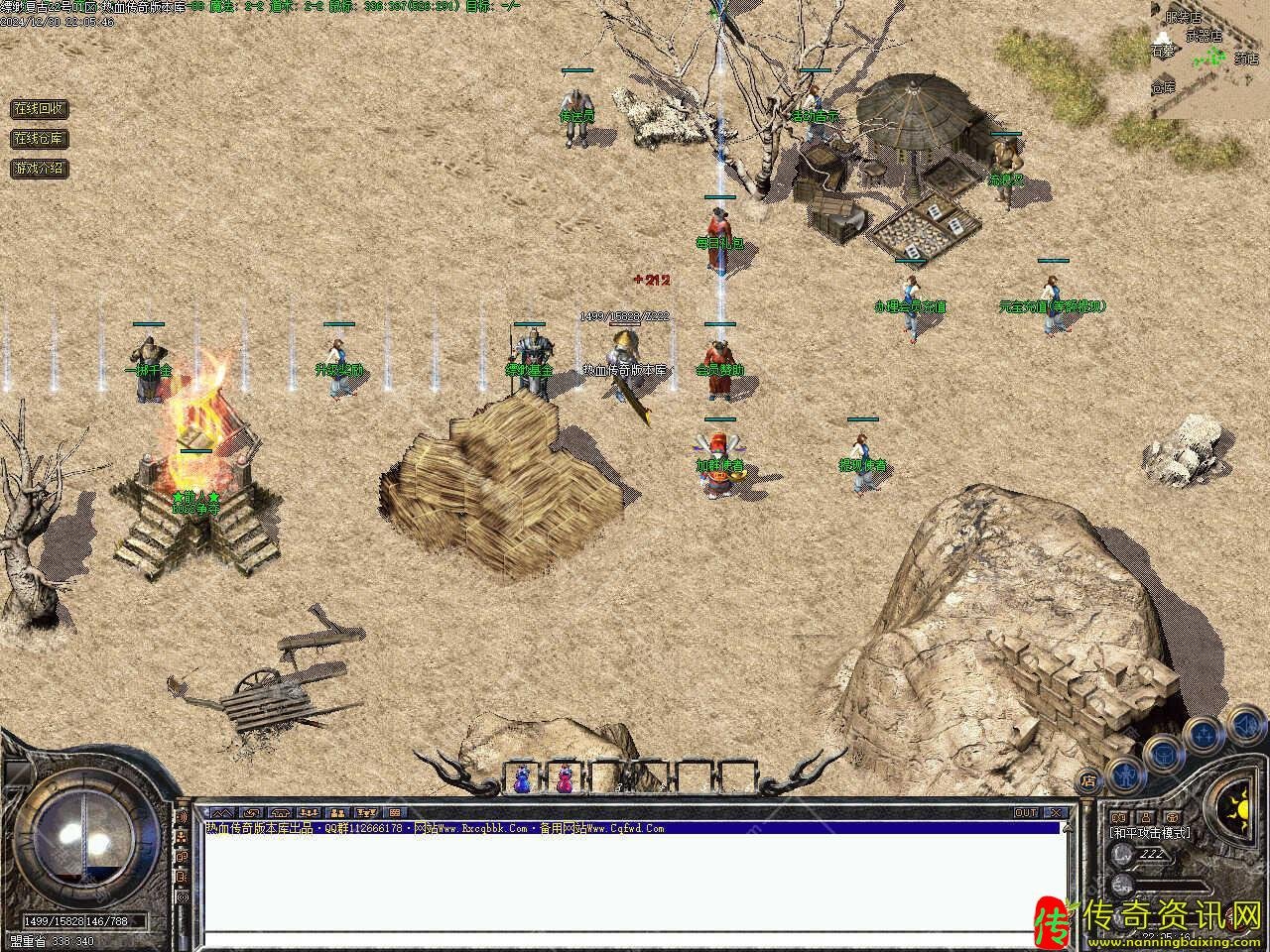Image resolution: width=1270 pixels, height=952 pixels.
Task: Open the 在线仓库 online warehouse
Action: point(40,138)
